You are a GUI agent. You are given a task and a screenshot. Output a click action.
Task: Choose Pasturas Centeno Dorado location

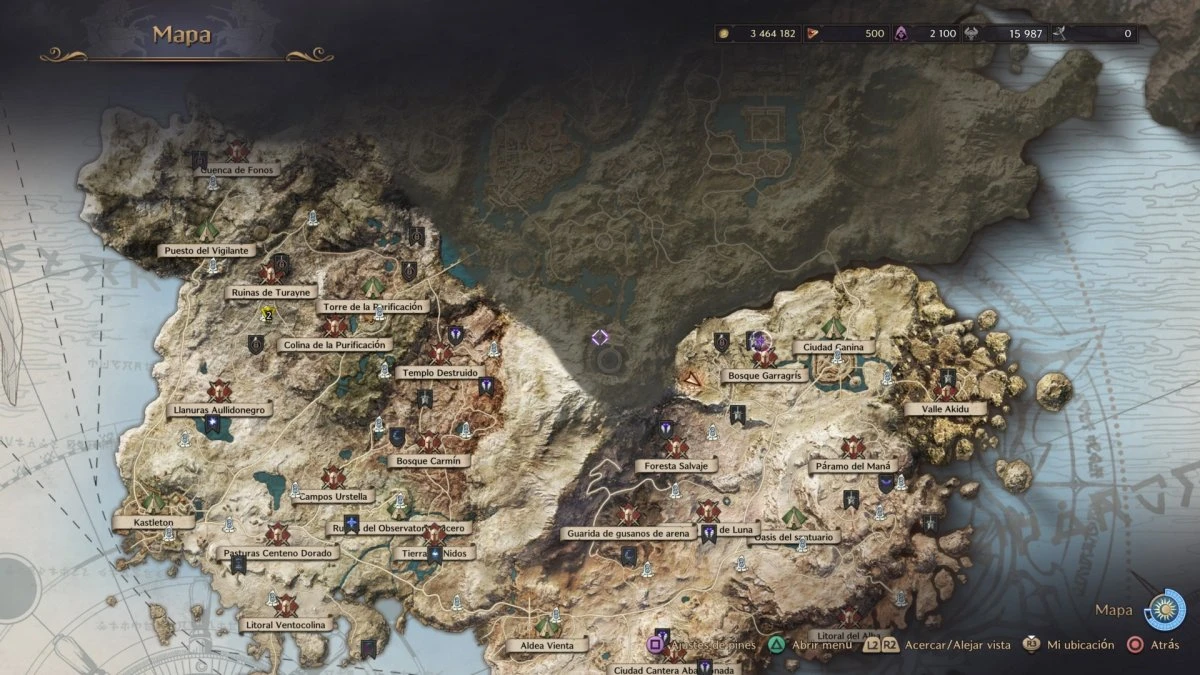[278, 552]
